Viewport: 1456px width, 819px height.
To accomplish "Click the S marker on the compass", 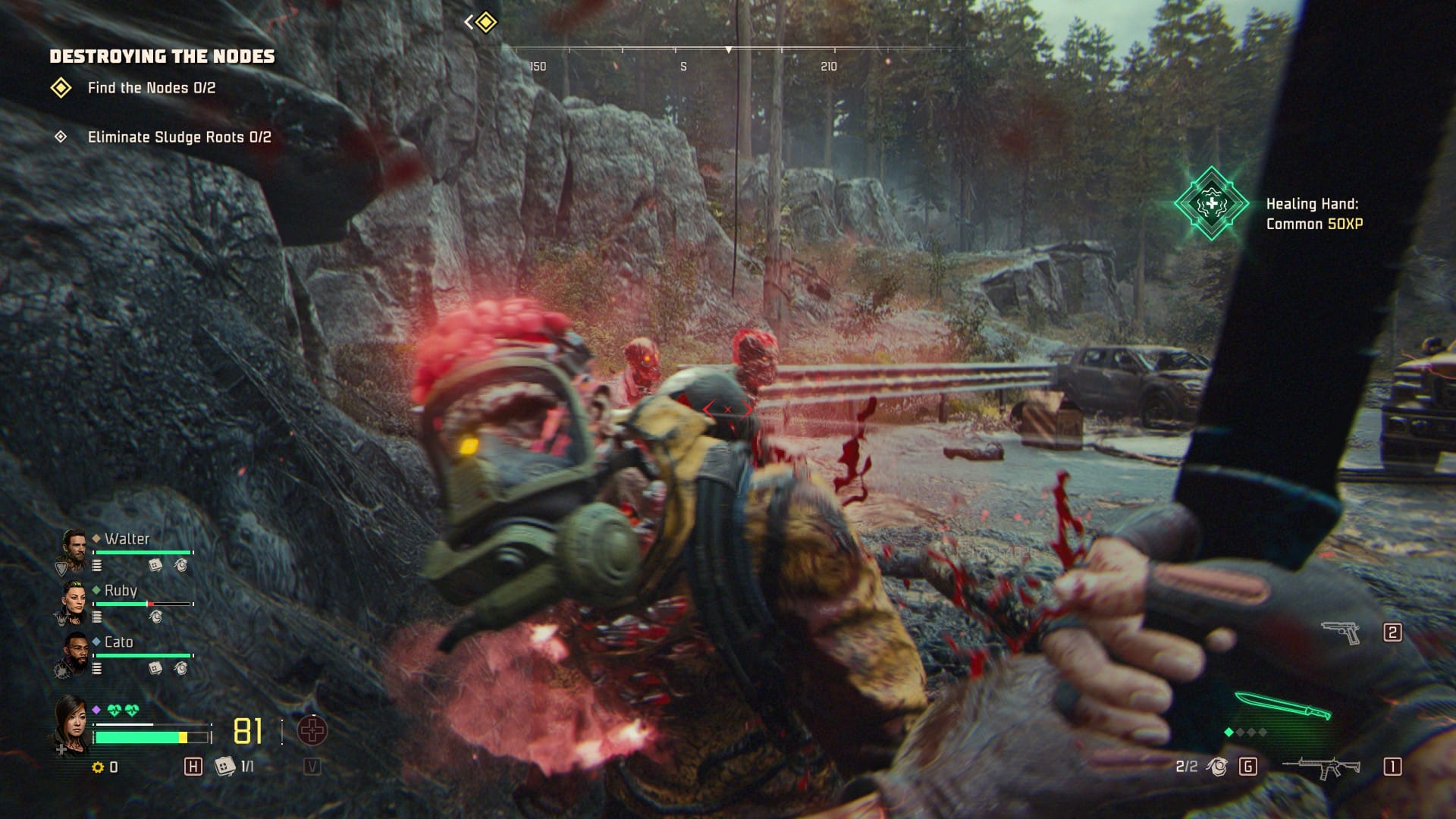I will (x=683, y=66).
